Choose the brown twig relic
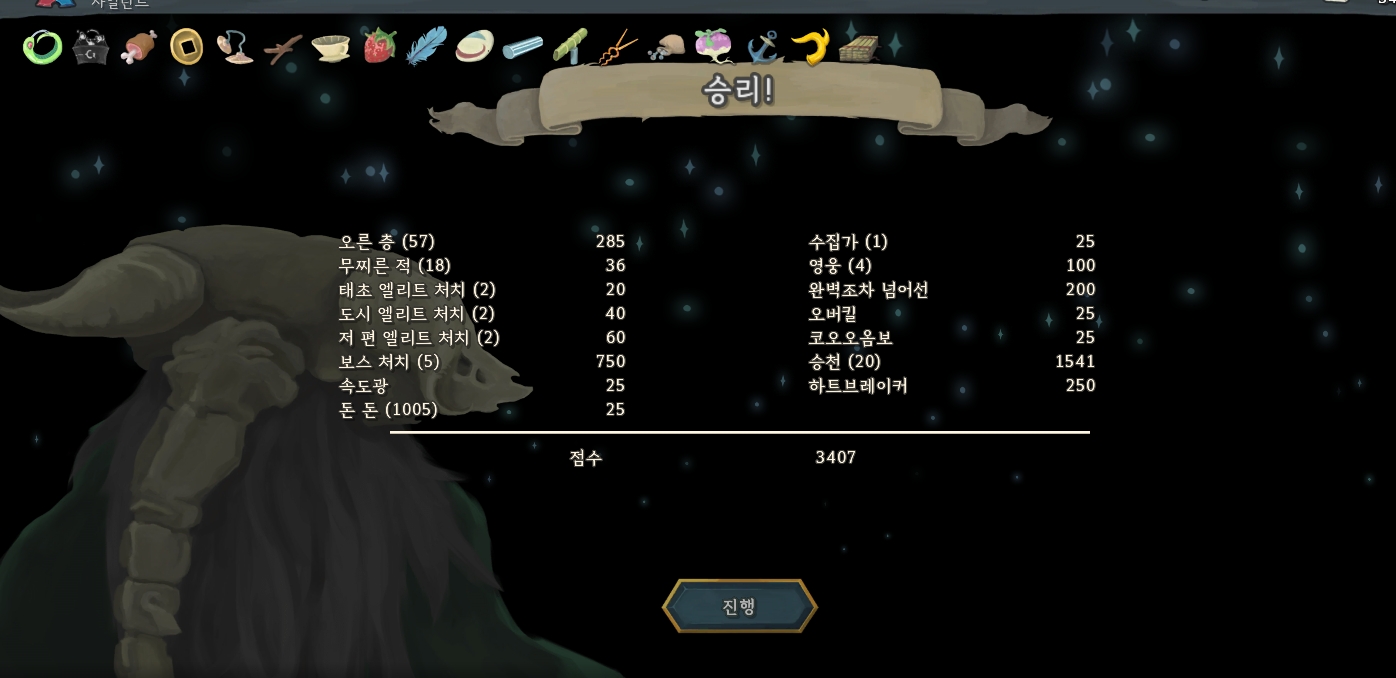Screen dimensions: 1396x678 click(283, 47)
